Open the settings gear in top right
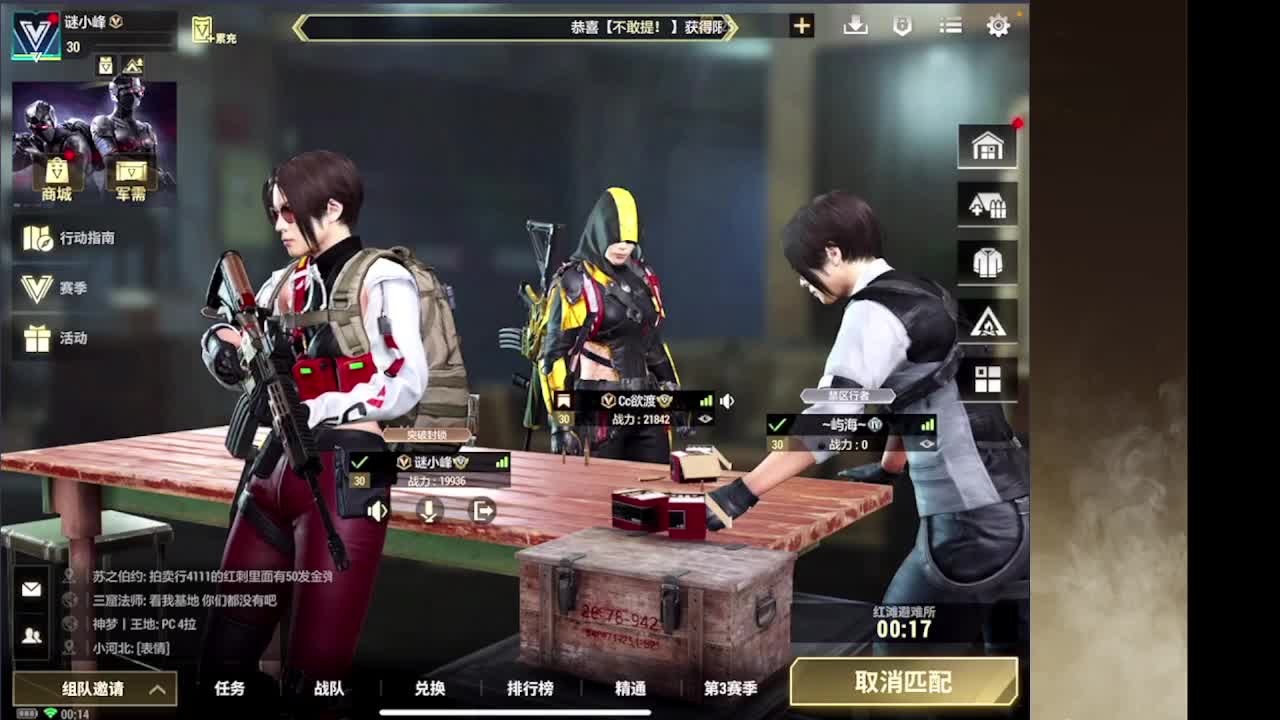Viewport: 1280px width, 720px height. pyautogui.click(x=998, y=26)
